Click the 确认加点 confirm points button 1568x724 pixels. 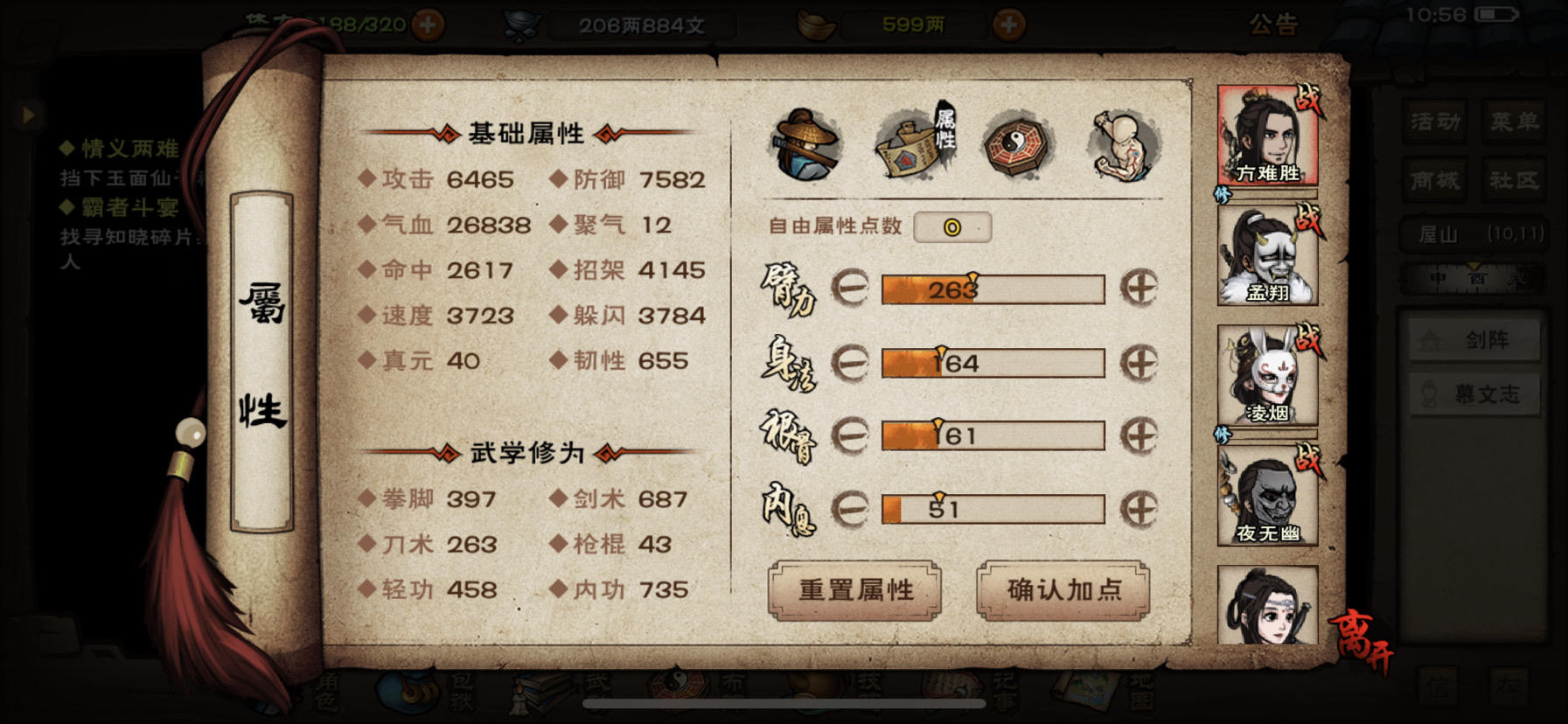(1063, 590)
